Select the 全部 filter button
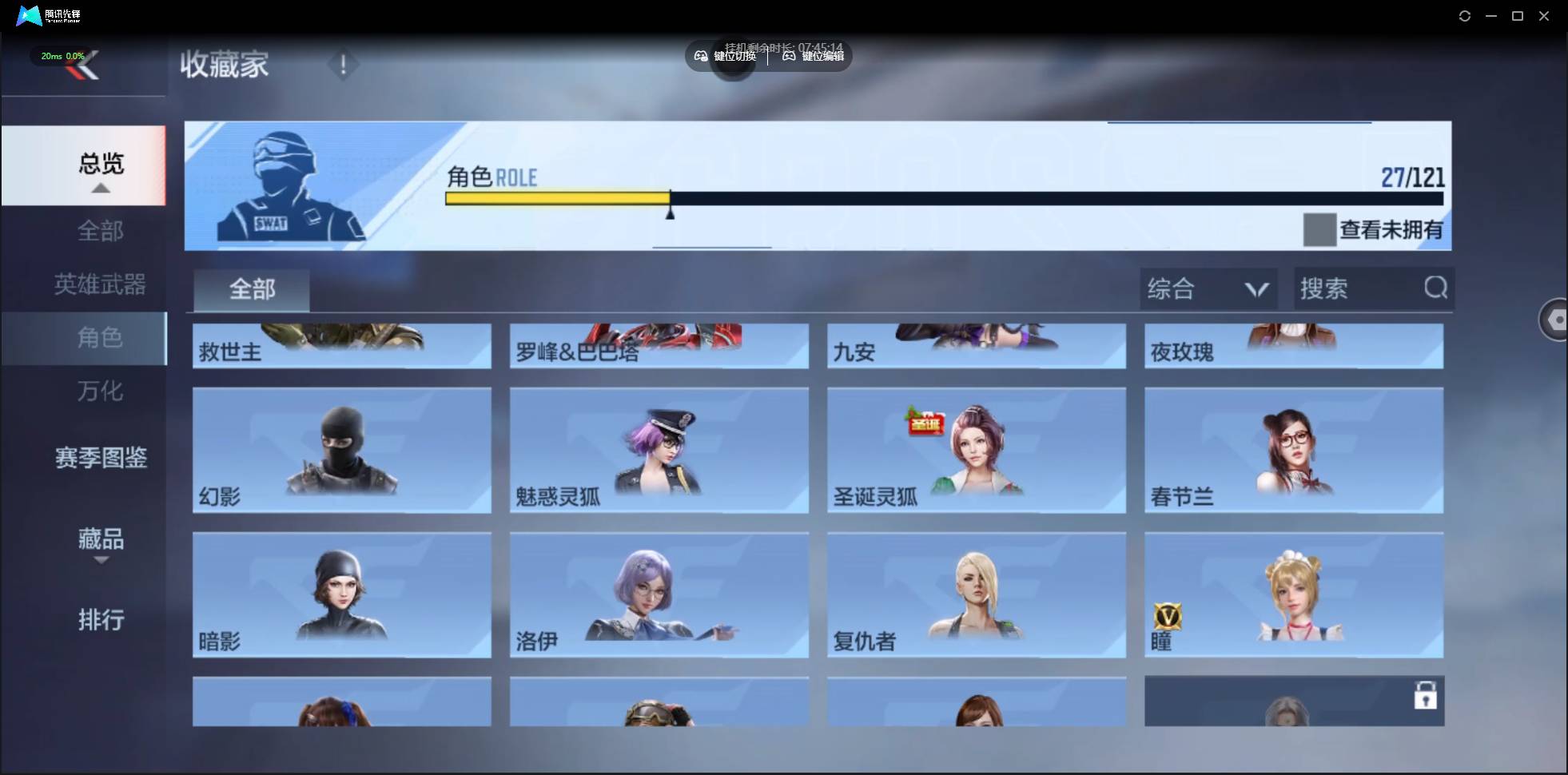This screenshot has height=775, width=1568. (x=251, y=289)
